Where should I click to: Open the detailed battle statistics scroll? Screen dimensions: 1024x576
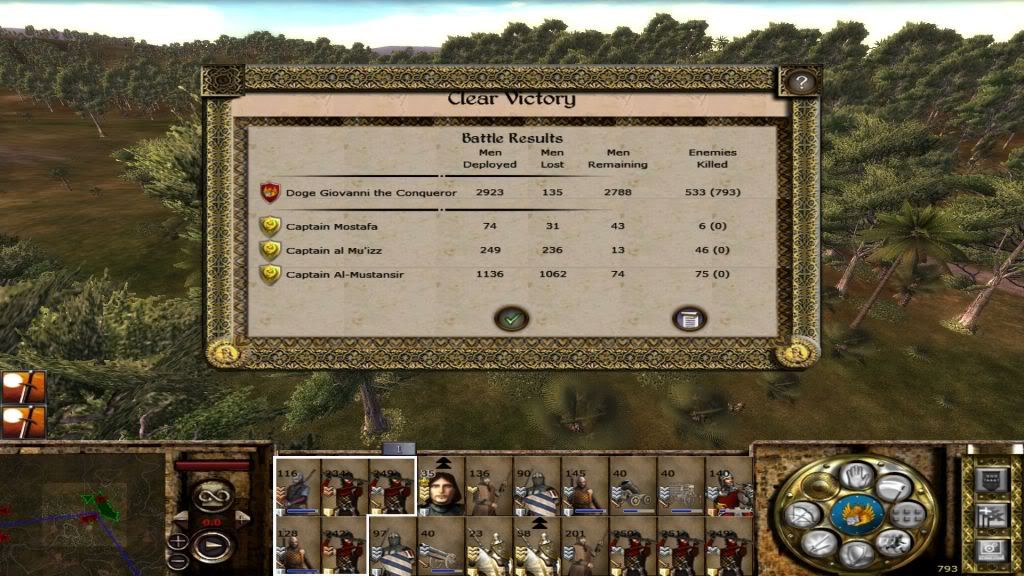pos(689,319)
